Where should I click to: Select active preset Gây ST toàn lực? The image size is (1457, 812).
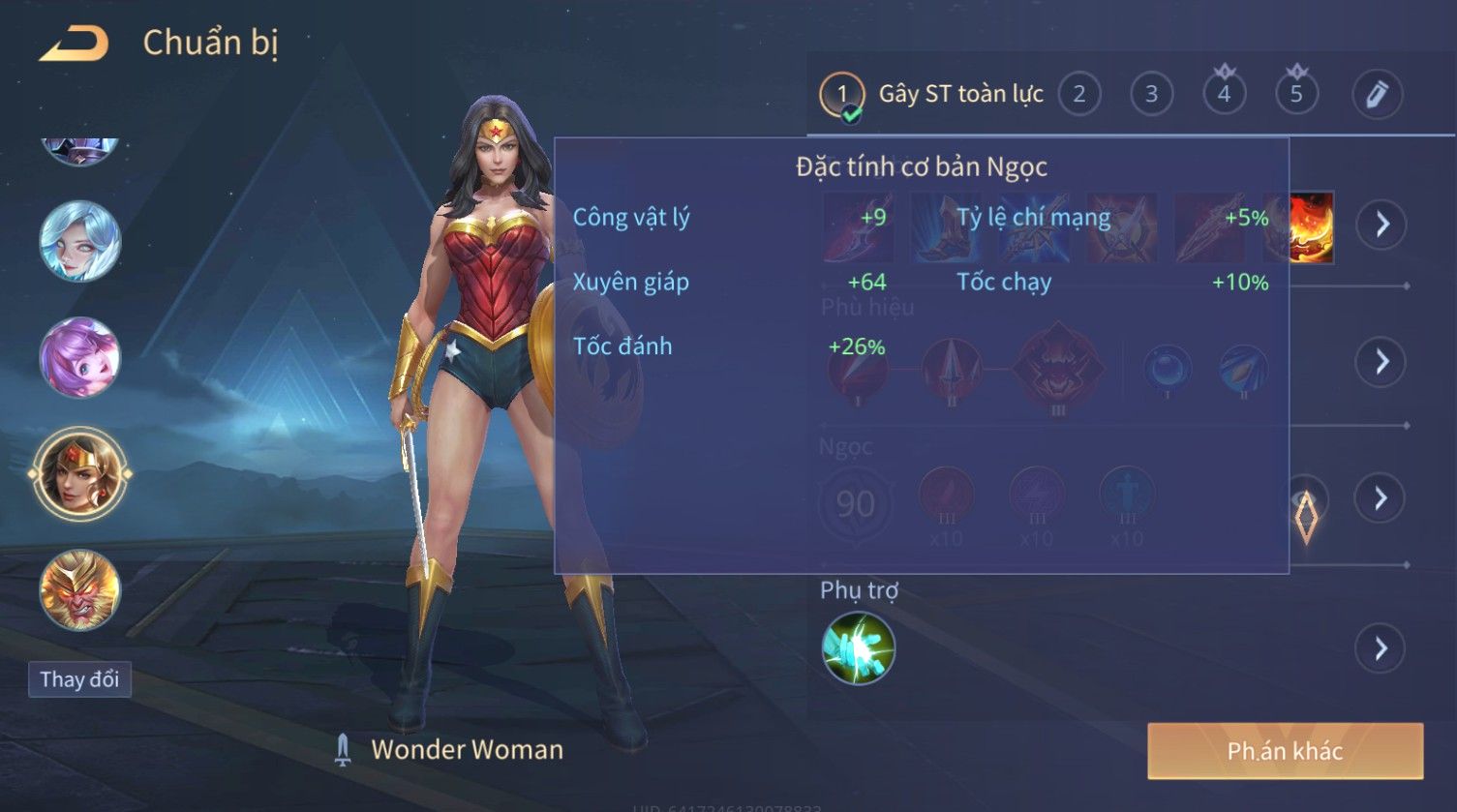931,94
